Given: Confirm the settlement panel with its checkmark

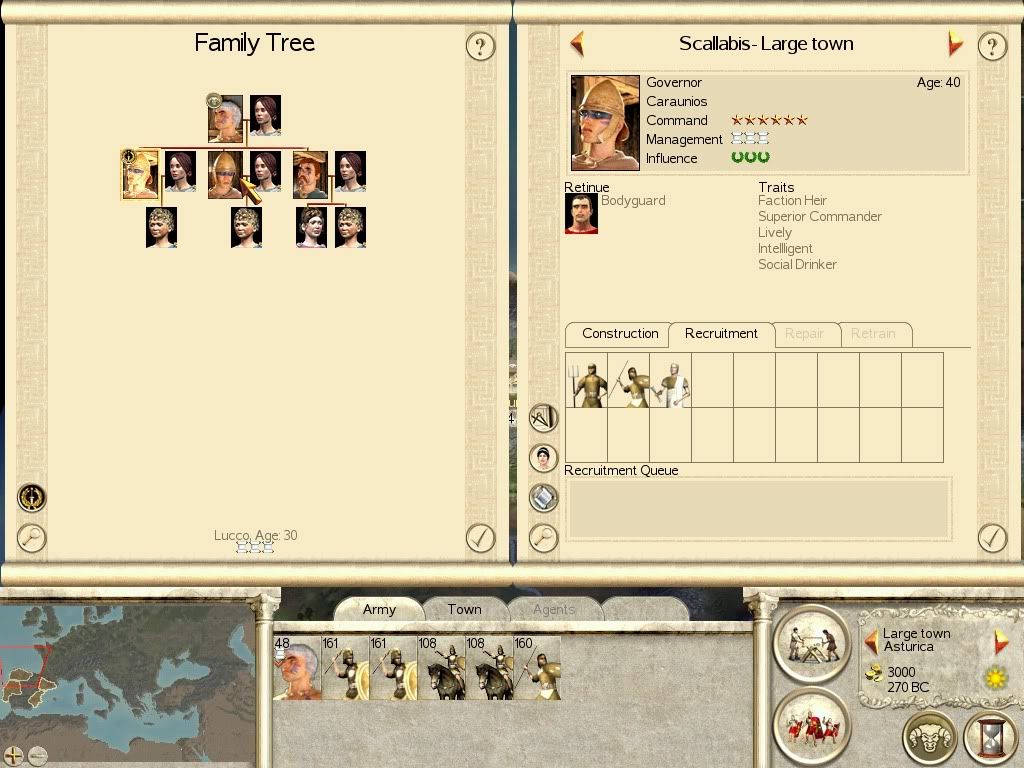Looking at the screenshot, I should (x=991, y=538).
